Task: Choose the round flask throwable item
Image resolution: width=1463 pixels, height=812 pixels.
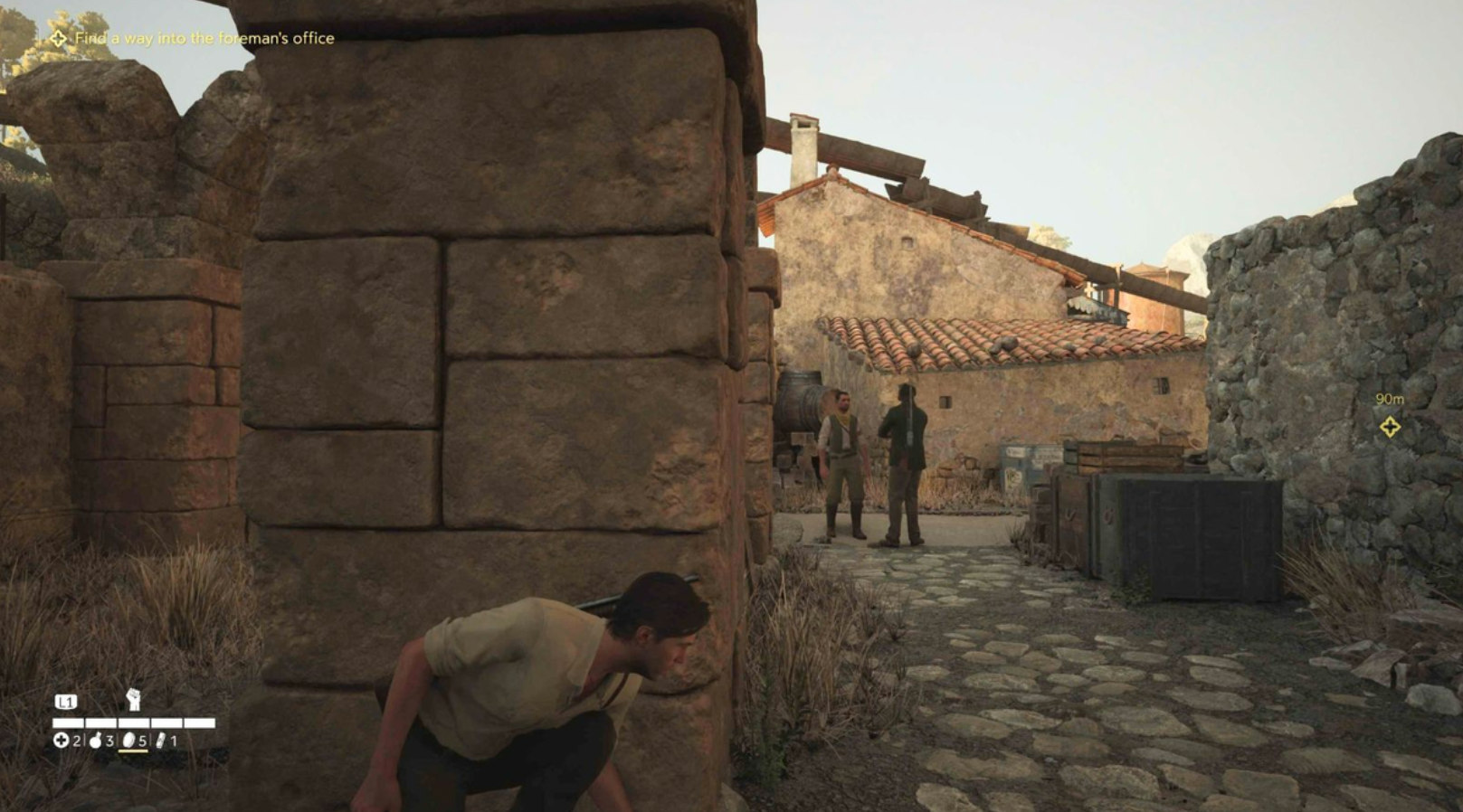Action: pyautogui.click(x=95, y=741)
